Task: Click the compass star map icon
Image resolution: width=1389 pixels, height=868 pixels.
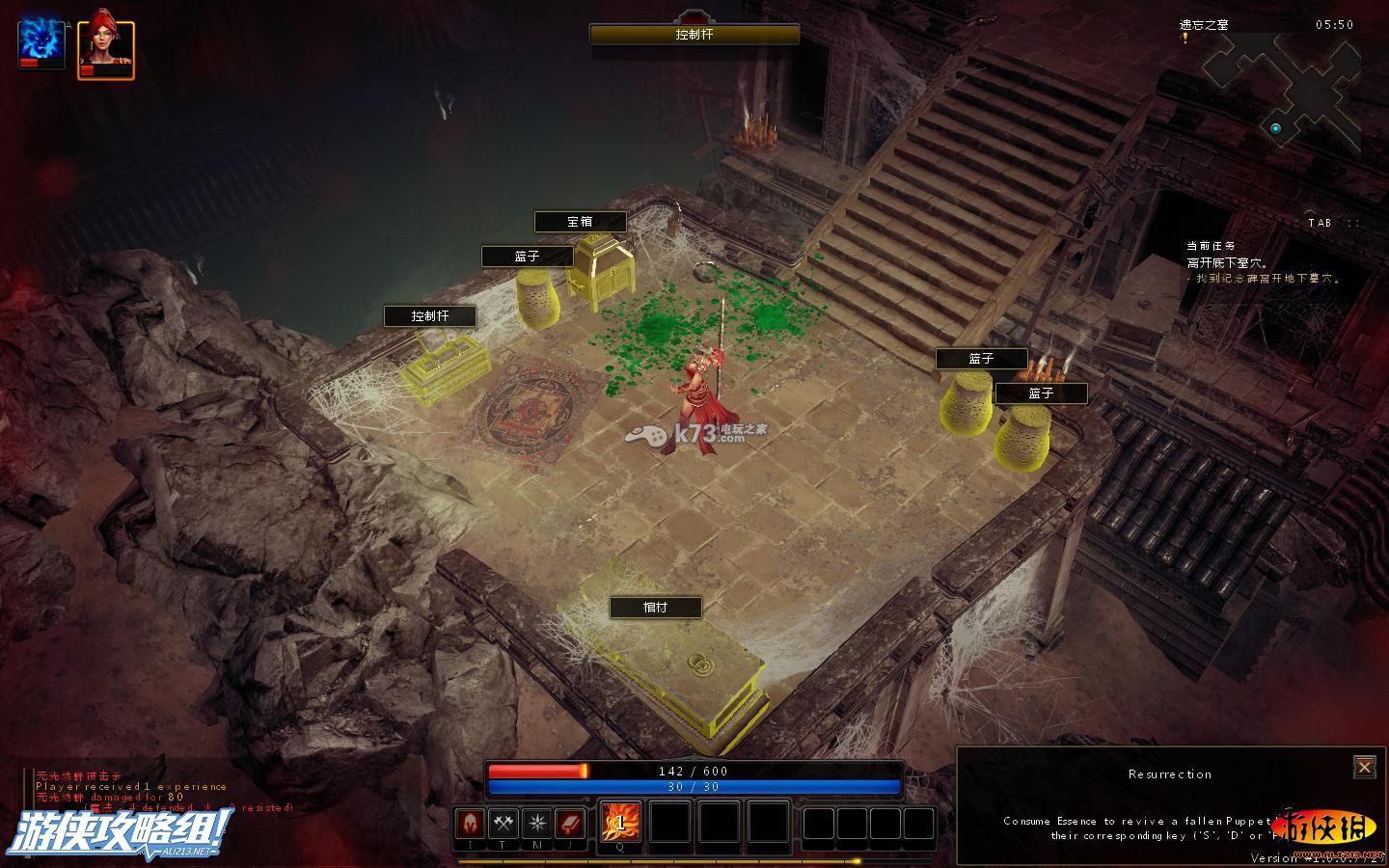Action: point(536,824)
